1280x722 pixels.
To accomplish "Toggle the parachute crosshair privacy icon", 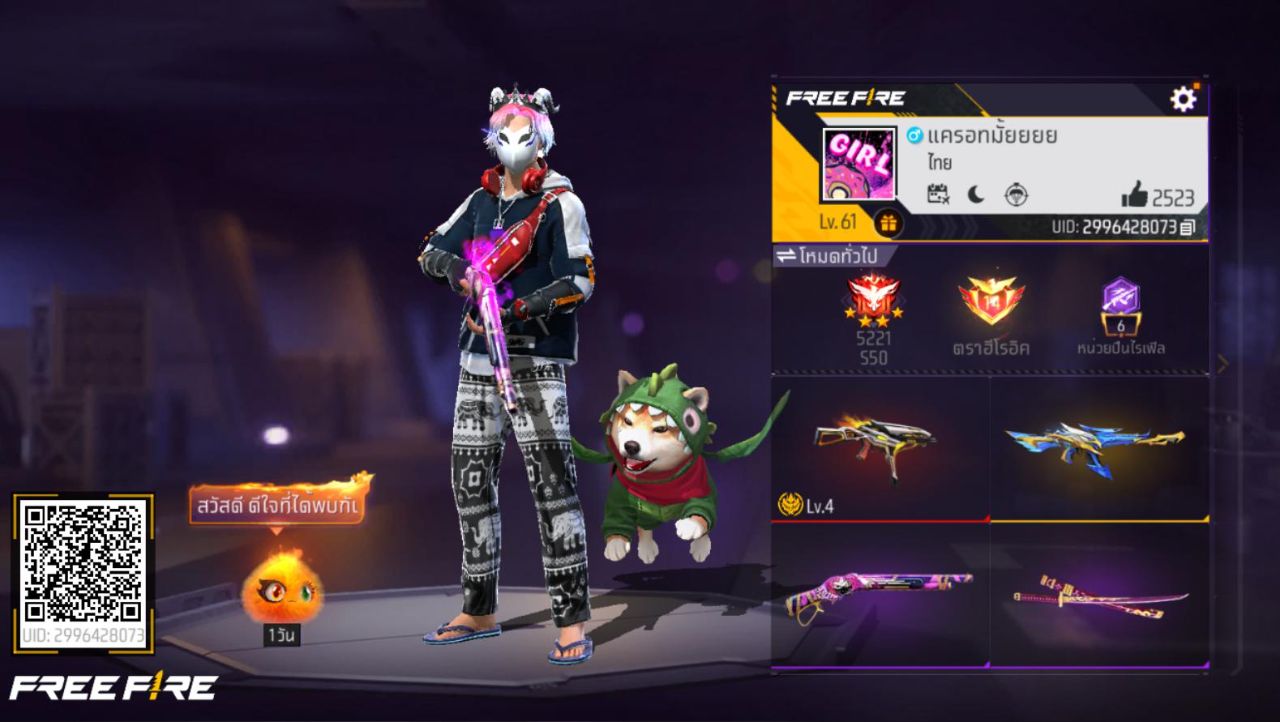I will tap(1017, 195).
